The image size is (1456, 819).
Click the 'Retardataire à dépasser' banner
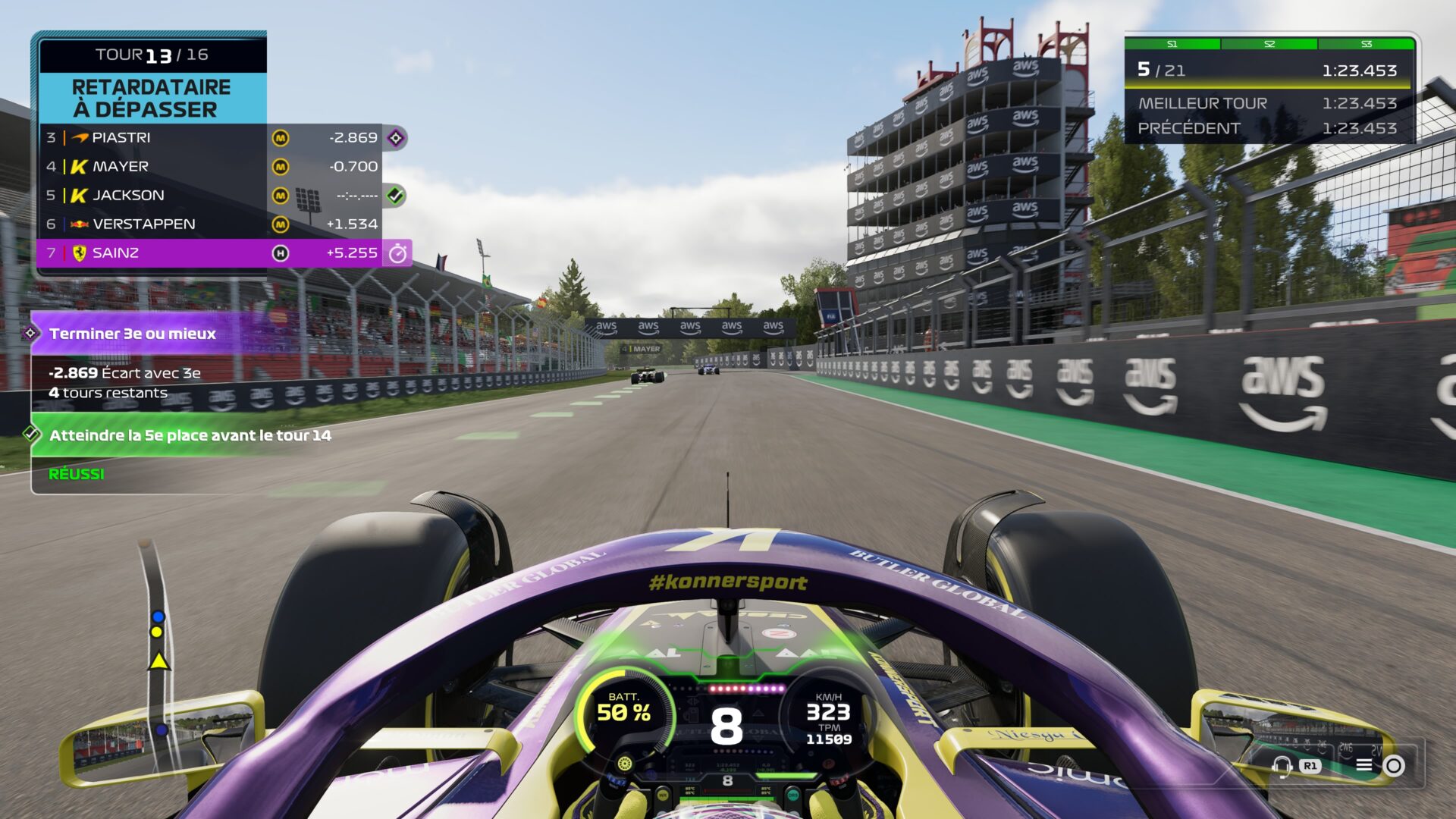pos(152,99)
